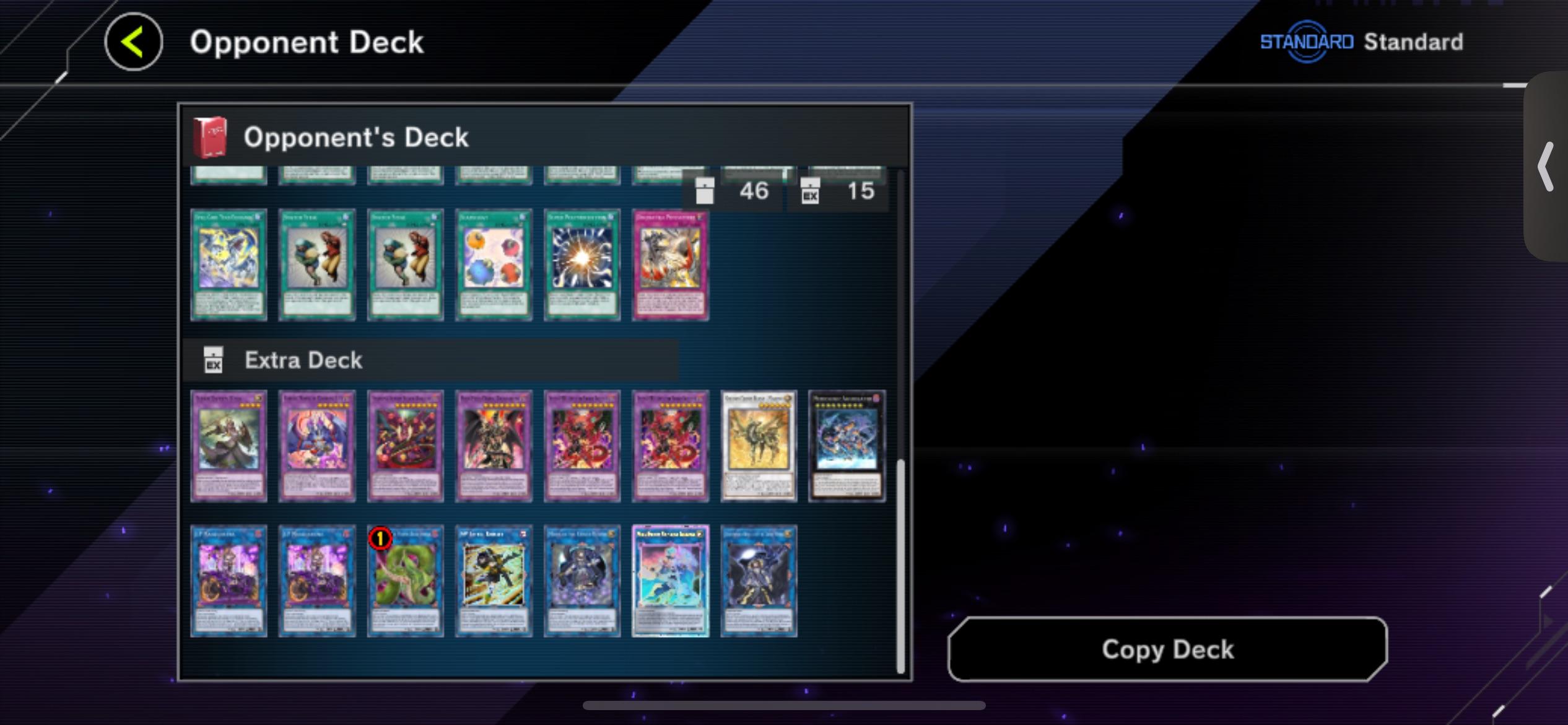Open one of the duplicate juggling spell cards
1568x725 pixels.
click(316, 265)
